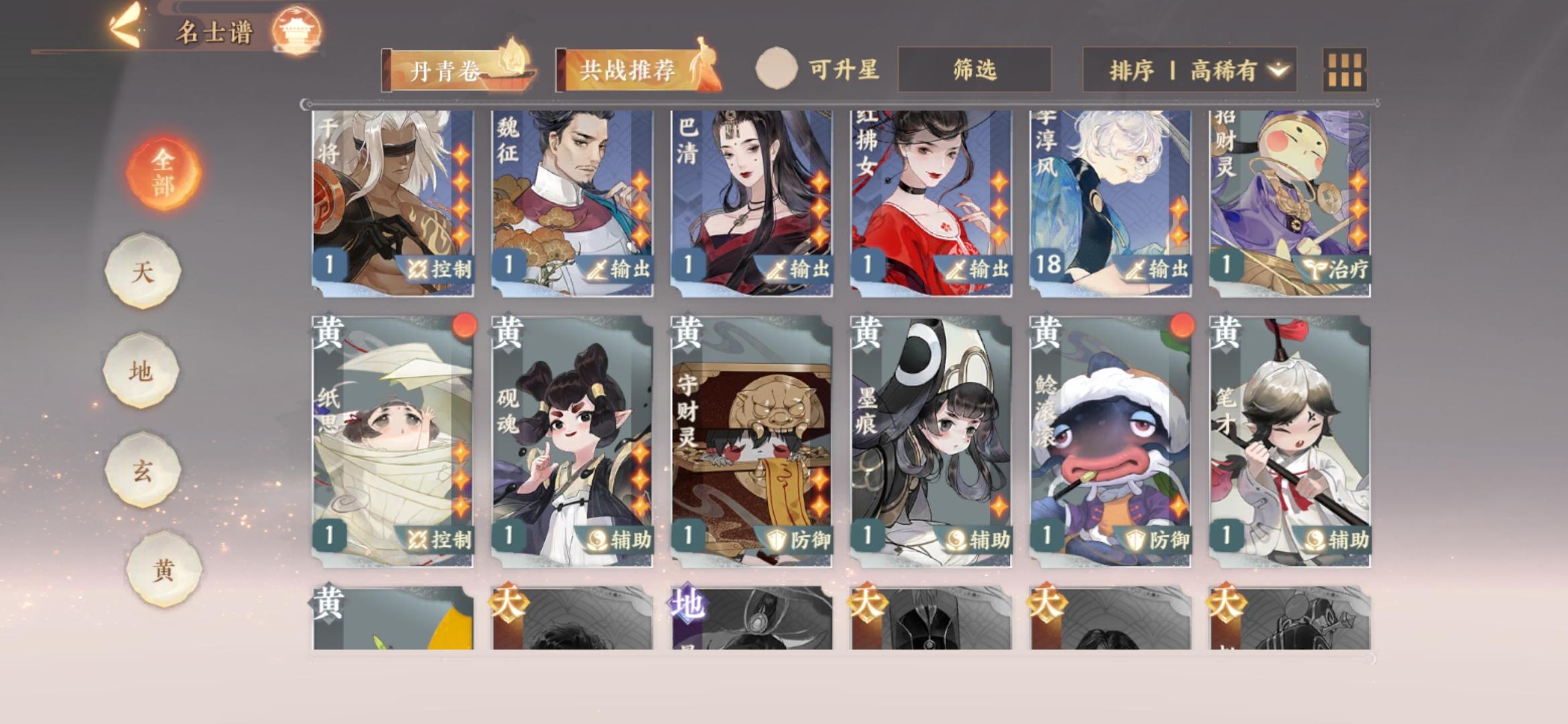Enable the 可升星 filter toggle
Viewport: 1568px width, 724px height.
[x=777, y=68]
